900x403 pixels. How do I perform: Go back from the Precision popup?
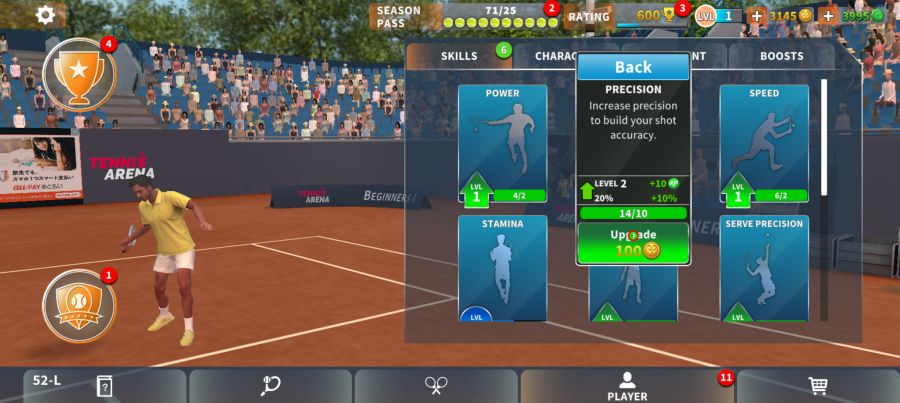pyautogui.click(x=632, y=67)
